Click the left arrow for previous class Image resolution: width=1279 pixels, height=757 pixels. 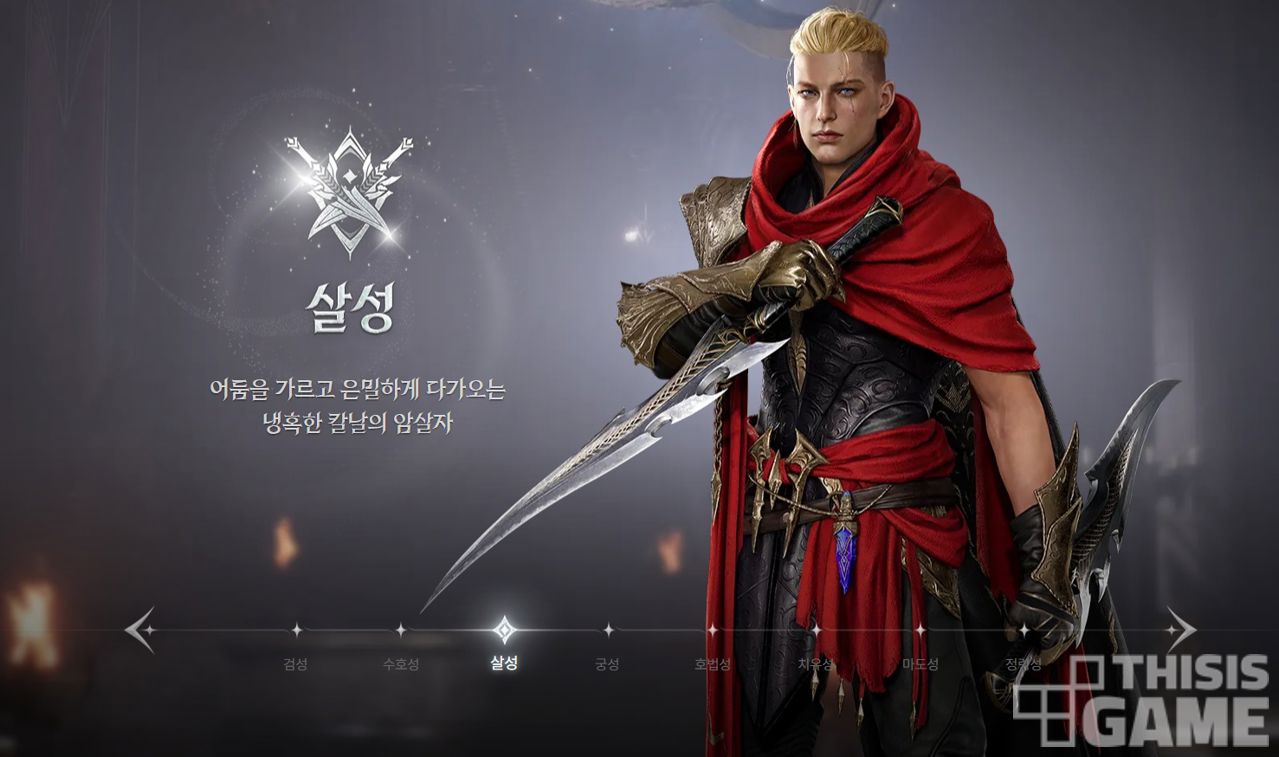tap(139, 630)
